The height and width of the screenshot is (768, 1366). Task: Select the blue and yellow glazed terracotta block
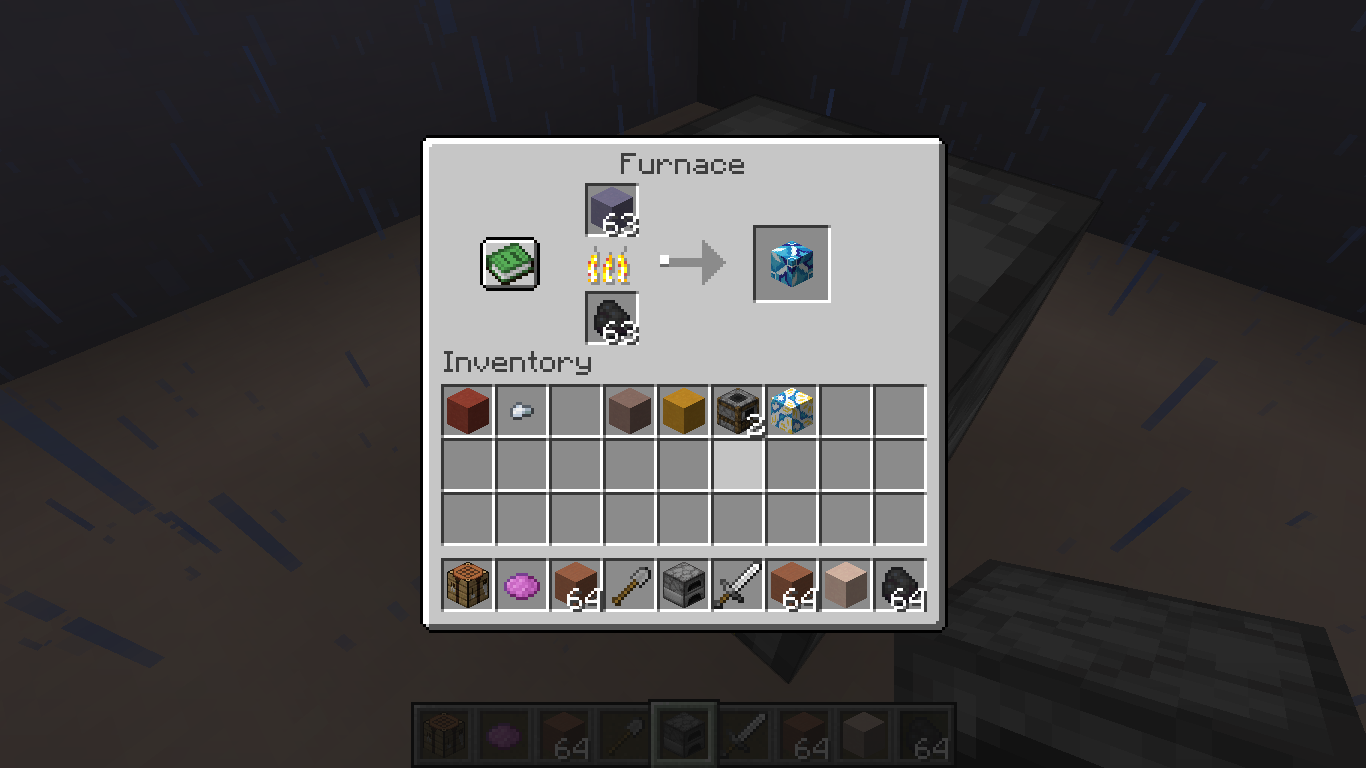click(x=792, y=411)
